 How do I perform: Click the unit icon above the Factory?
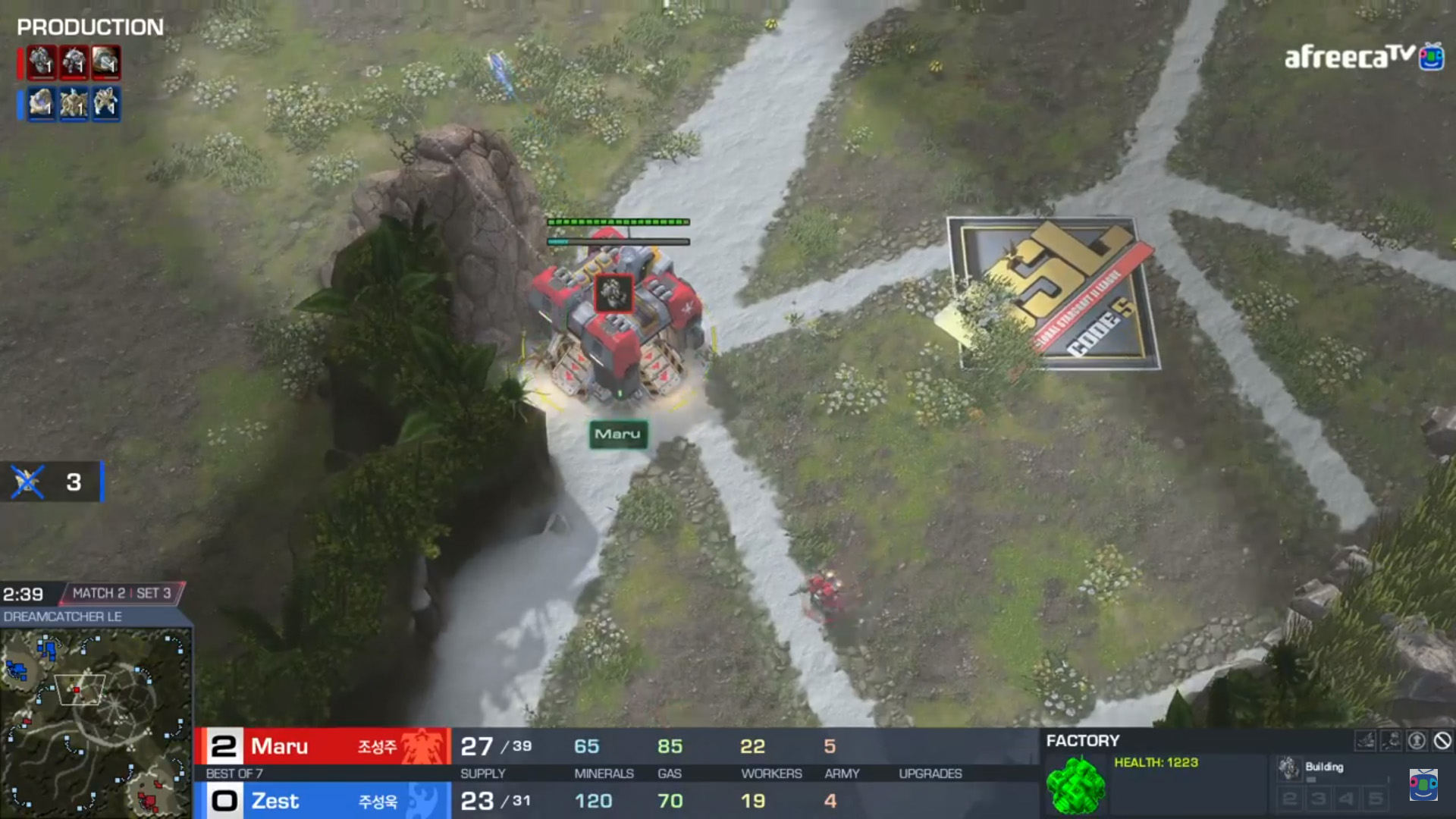[613, 293]
